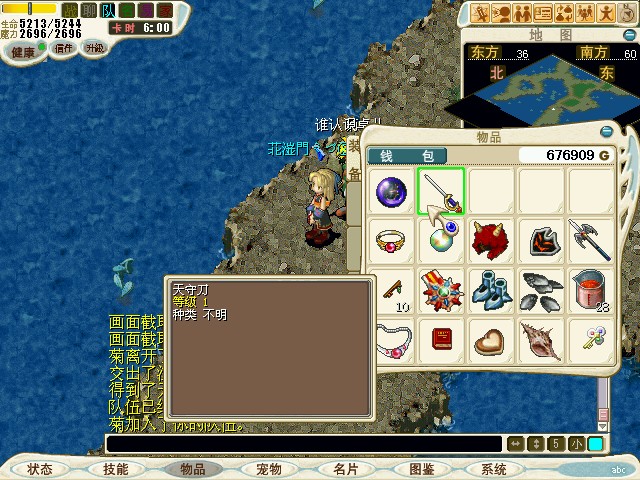
Task: Open the 名片 name card menu
Action: coord(345,469)
